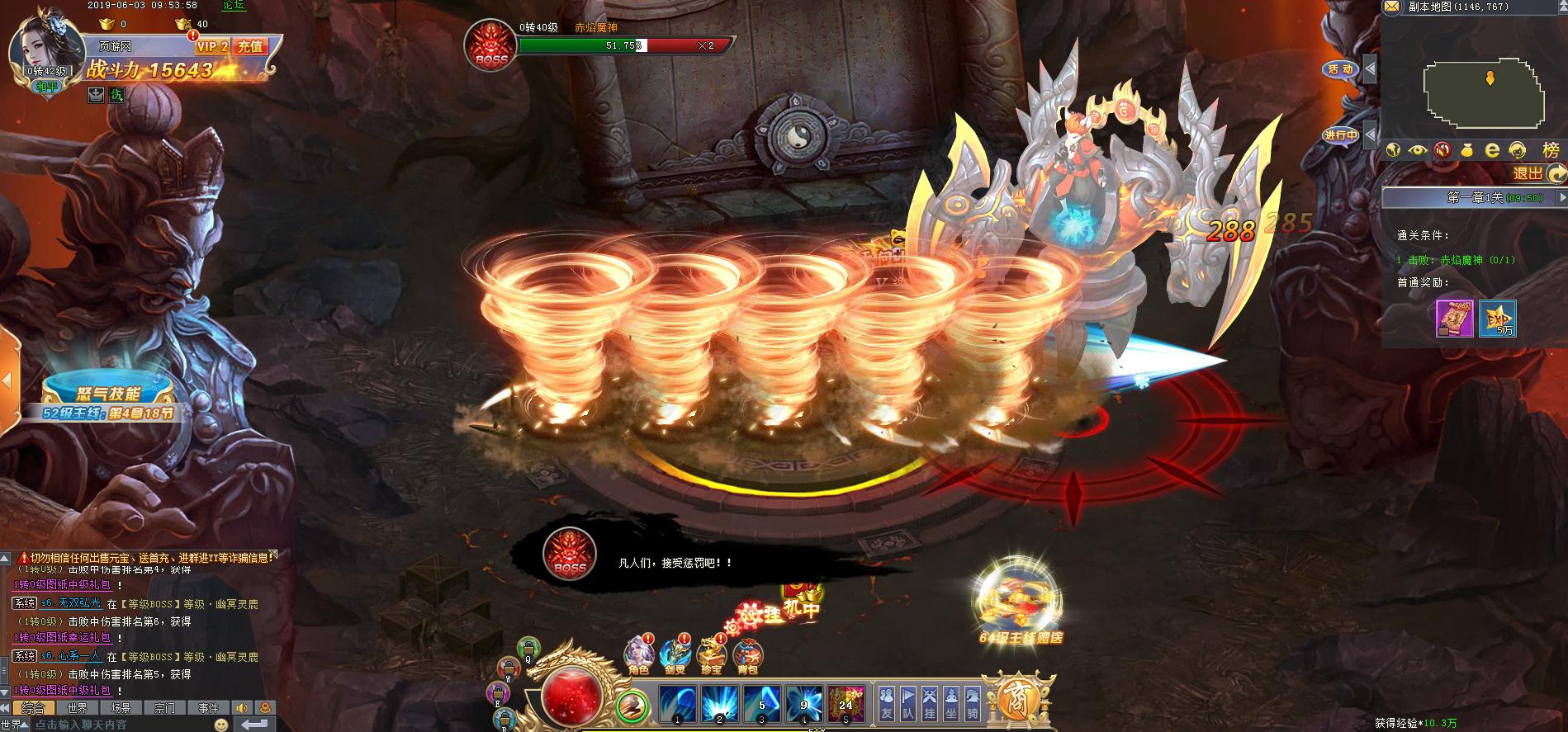Open the VIP 2 panel
The height and width of the screenshot is (732, 1568).
pos(212,47)
